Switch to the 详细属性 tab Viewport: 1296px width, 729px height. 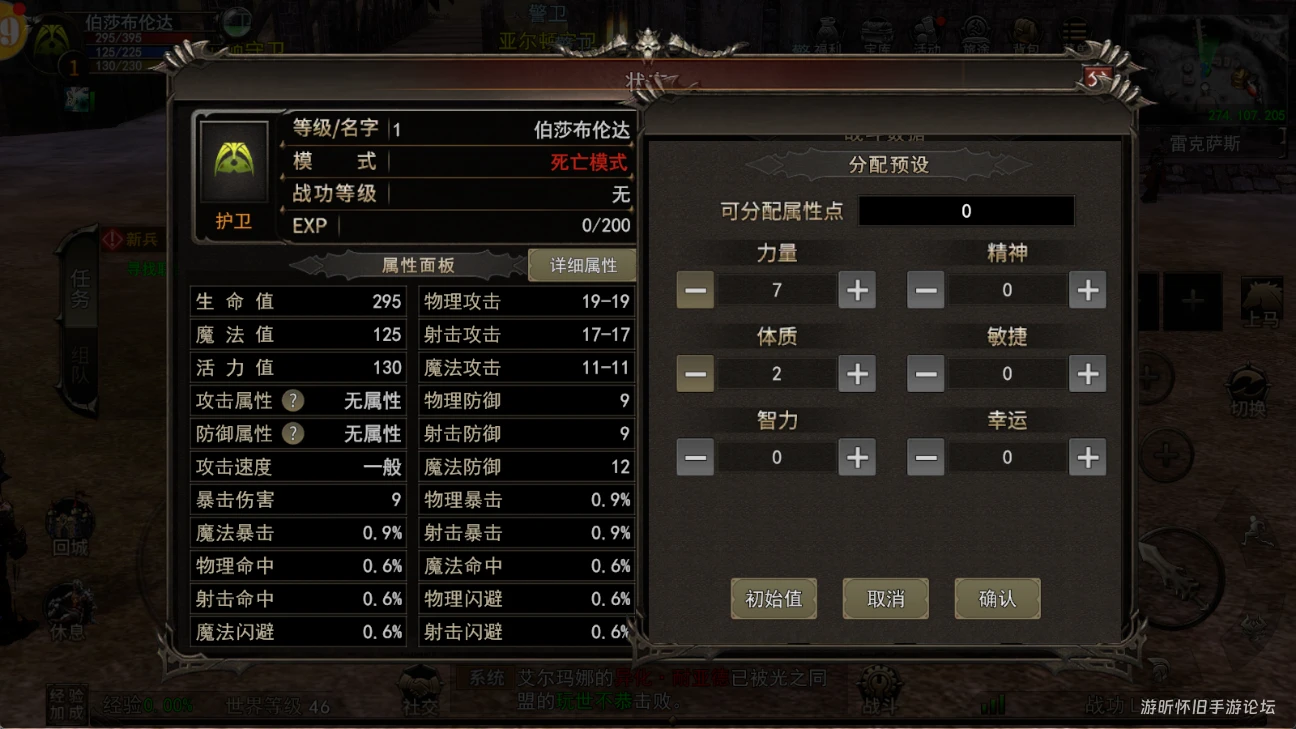coord(581,265)
